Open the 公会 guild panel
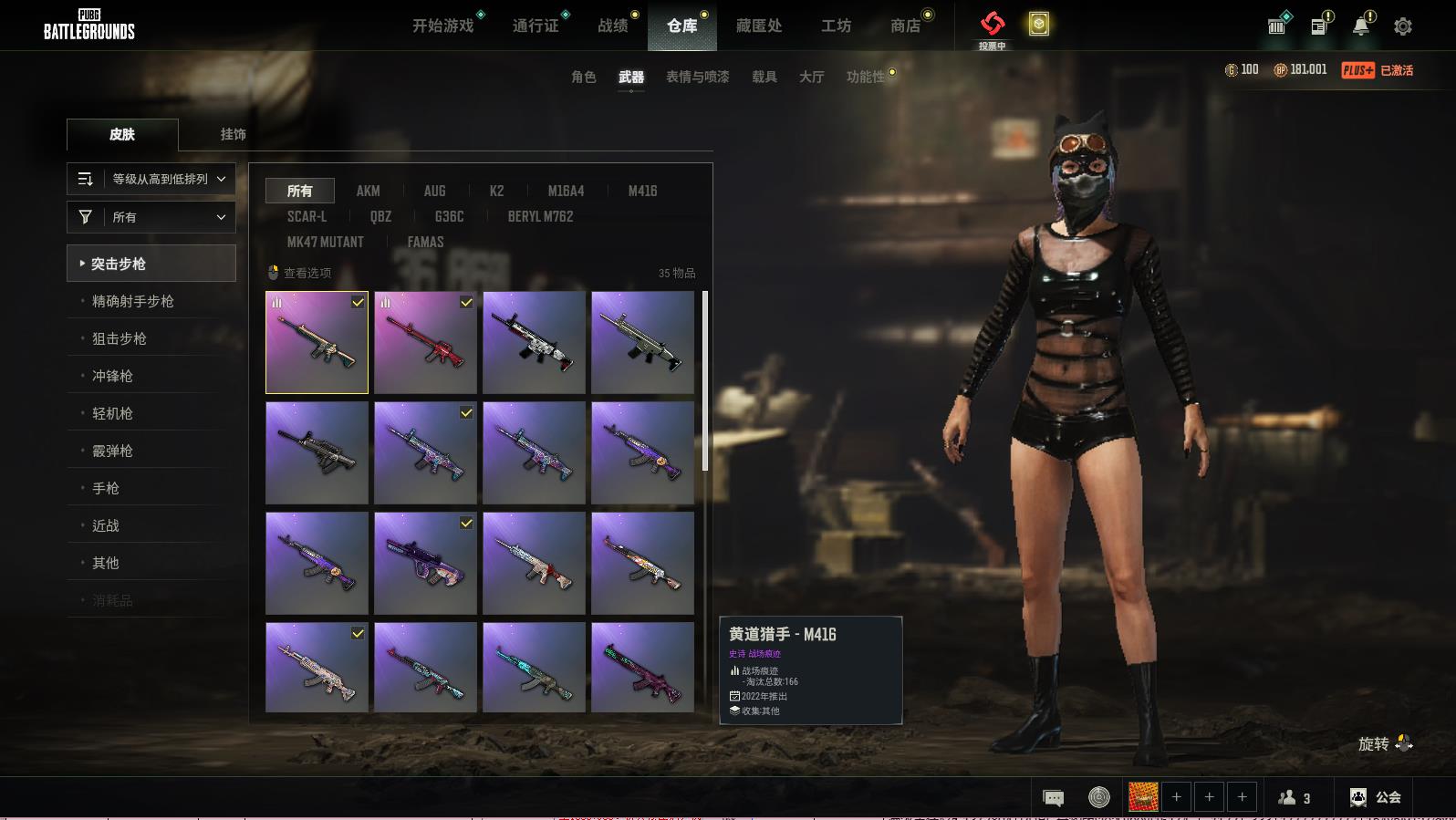 (x=1375, y=797)
